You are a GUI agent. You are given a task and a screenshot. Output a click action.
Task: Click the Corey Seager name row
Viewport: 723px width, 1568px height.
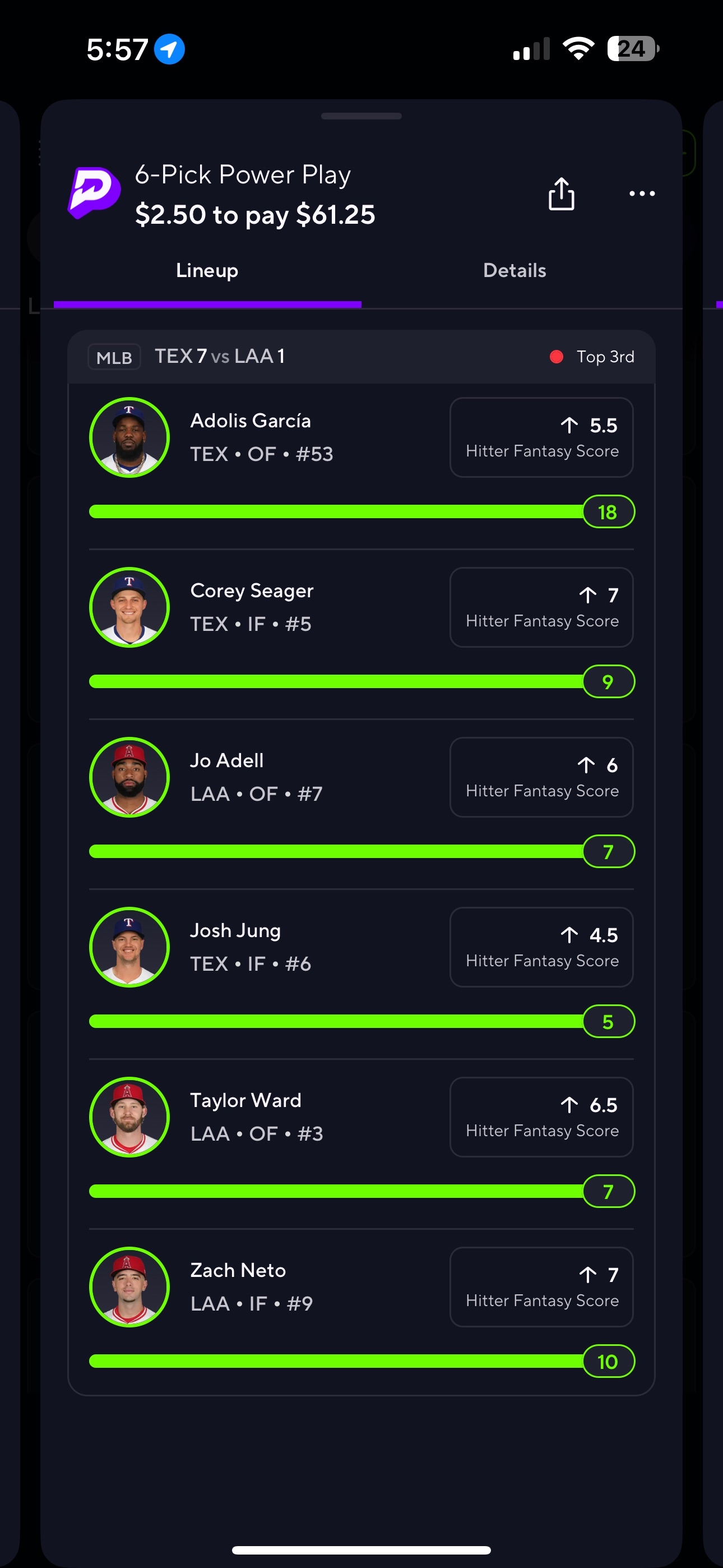coord(252,591)
